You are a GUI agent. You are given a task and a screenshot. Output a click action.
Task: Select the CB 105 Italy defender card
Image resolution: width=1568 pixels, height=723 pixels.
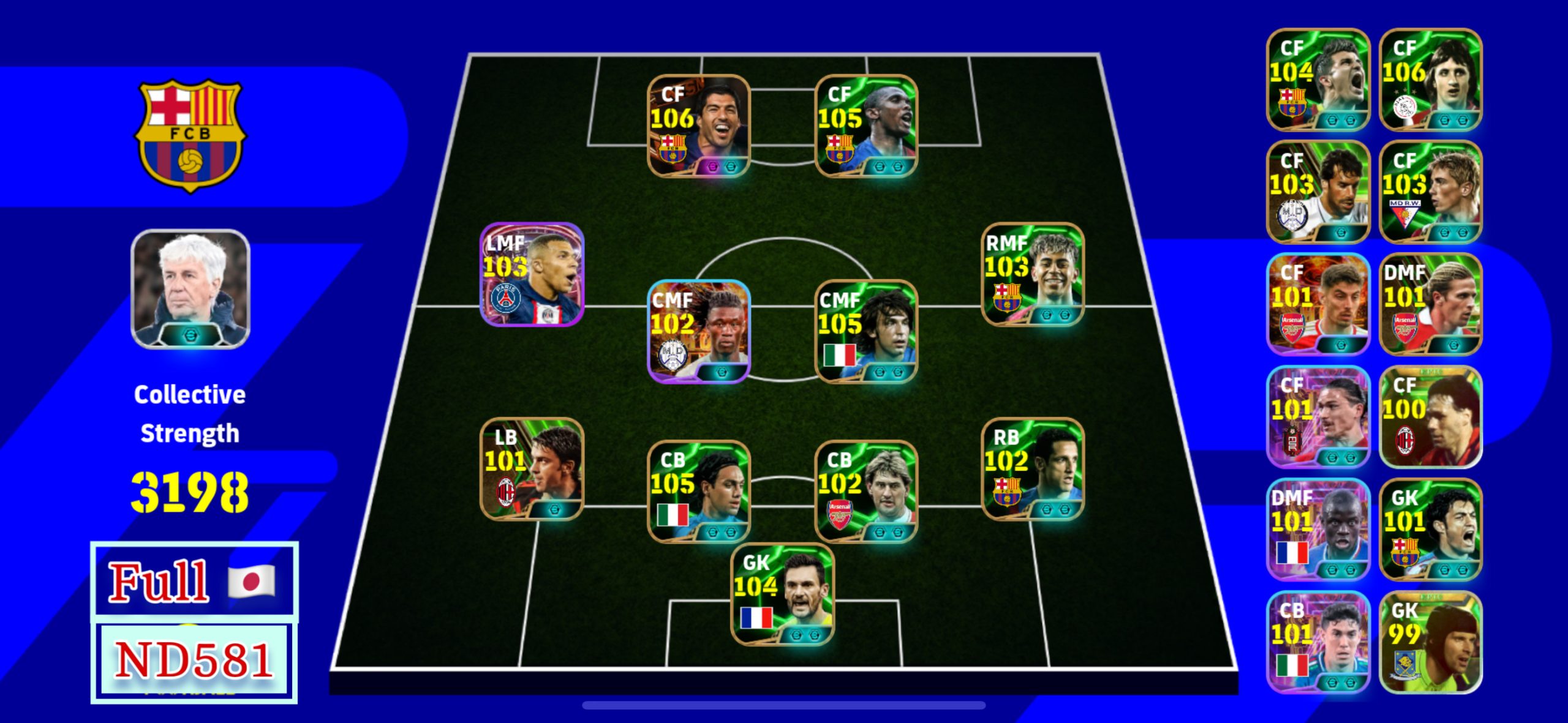[x=699, y=492]
